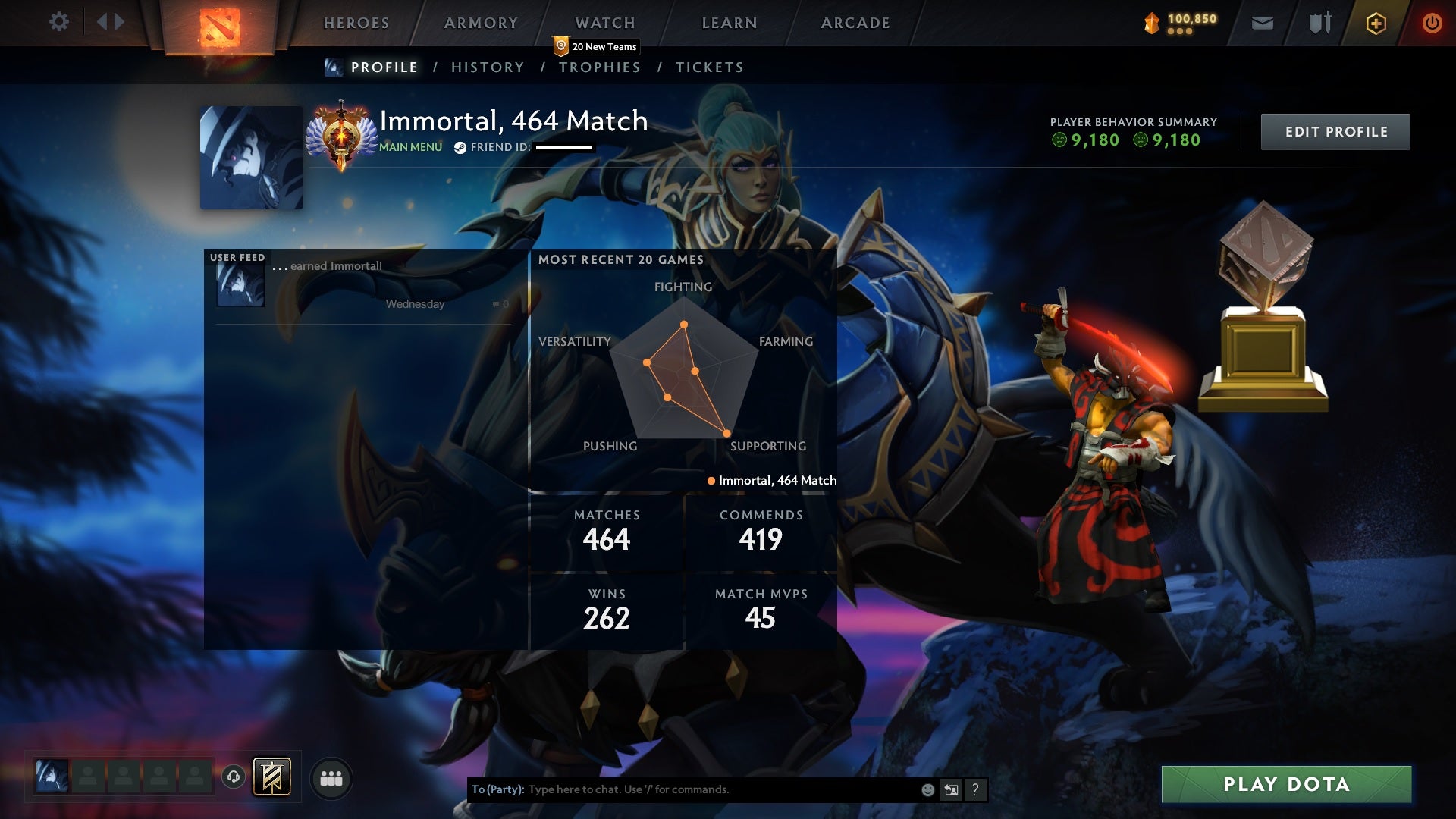Screen dimensions: 1456x819
Task: Open the friends list icon near the chat
Action: (331, 777)
